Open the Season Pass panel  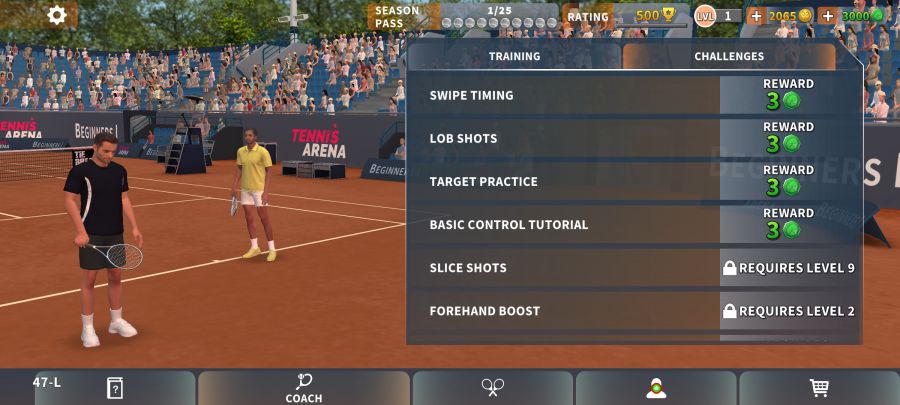462,16
